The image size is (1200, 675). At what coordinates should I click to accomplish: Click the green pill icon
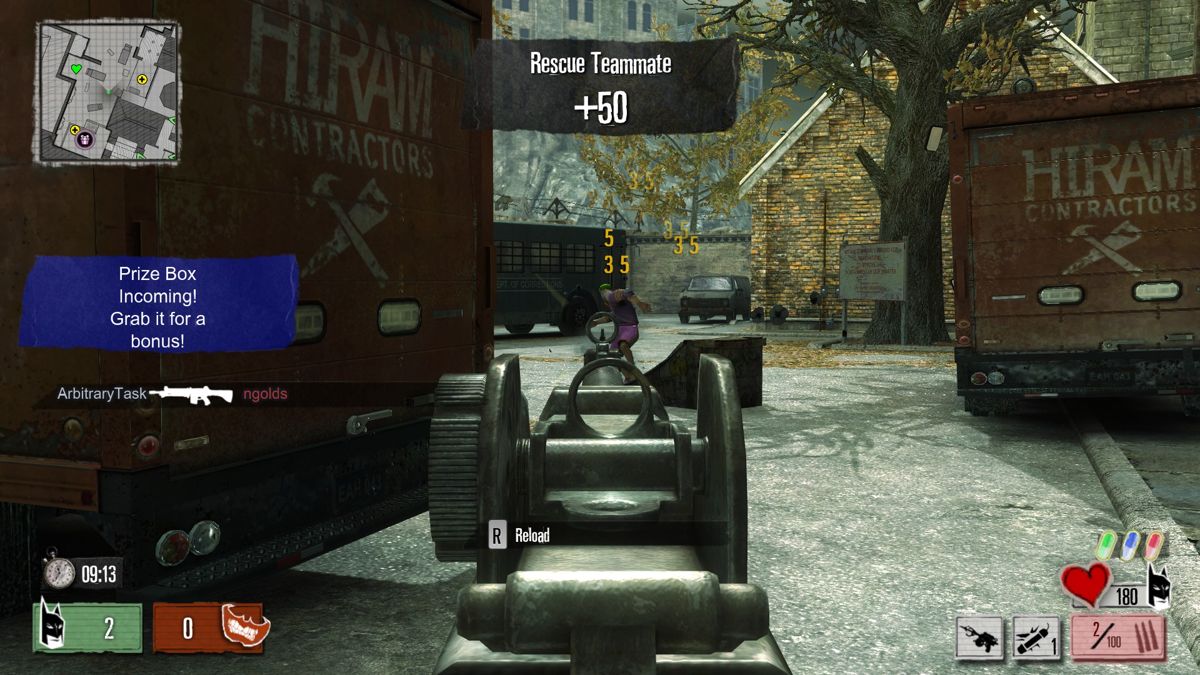click(x=1106, y=545)
